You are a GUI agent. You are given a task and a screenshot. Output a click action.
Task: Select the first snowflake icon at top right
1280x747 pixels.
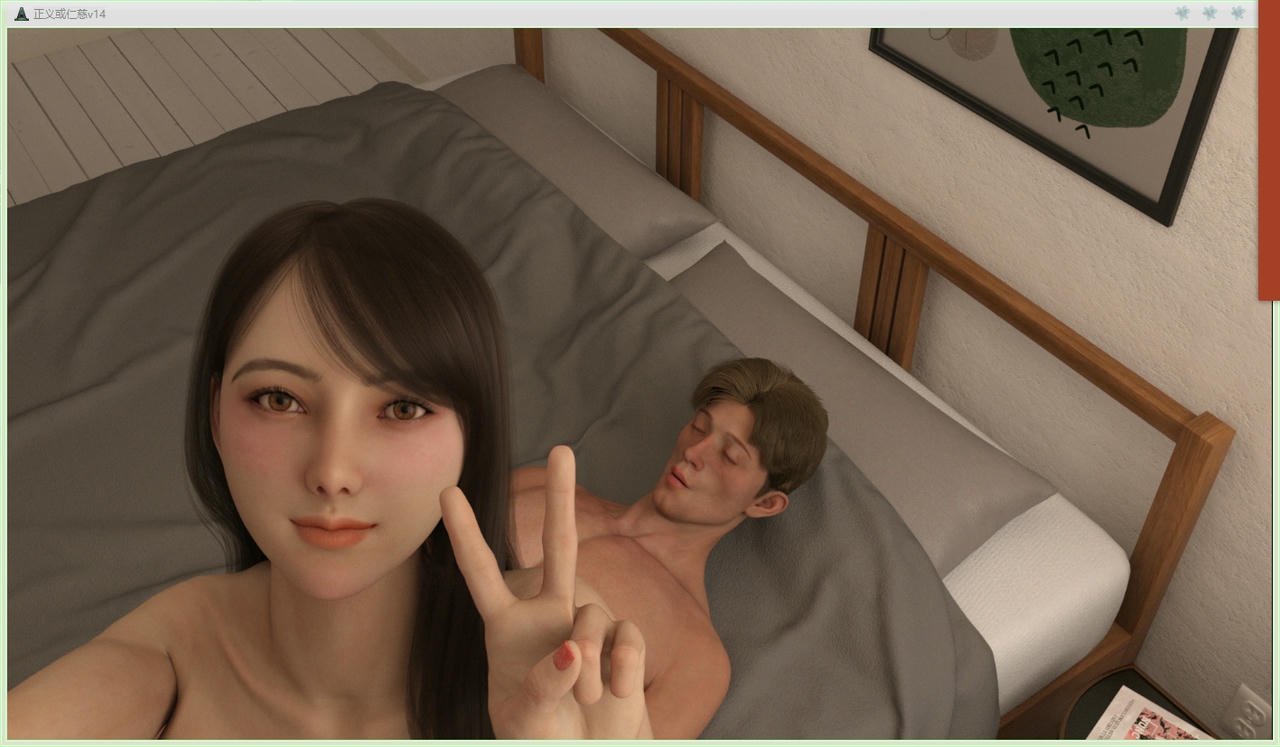point(1181,13)
